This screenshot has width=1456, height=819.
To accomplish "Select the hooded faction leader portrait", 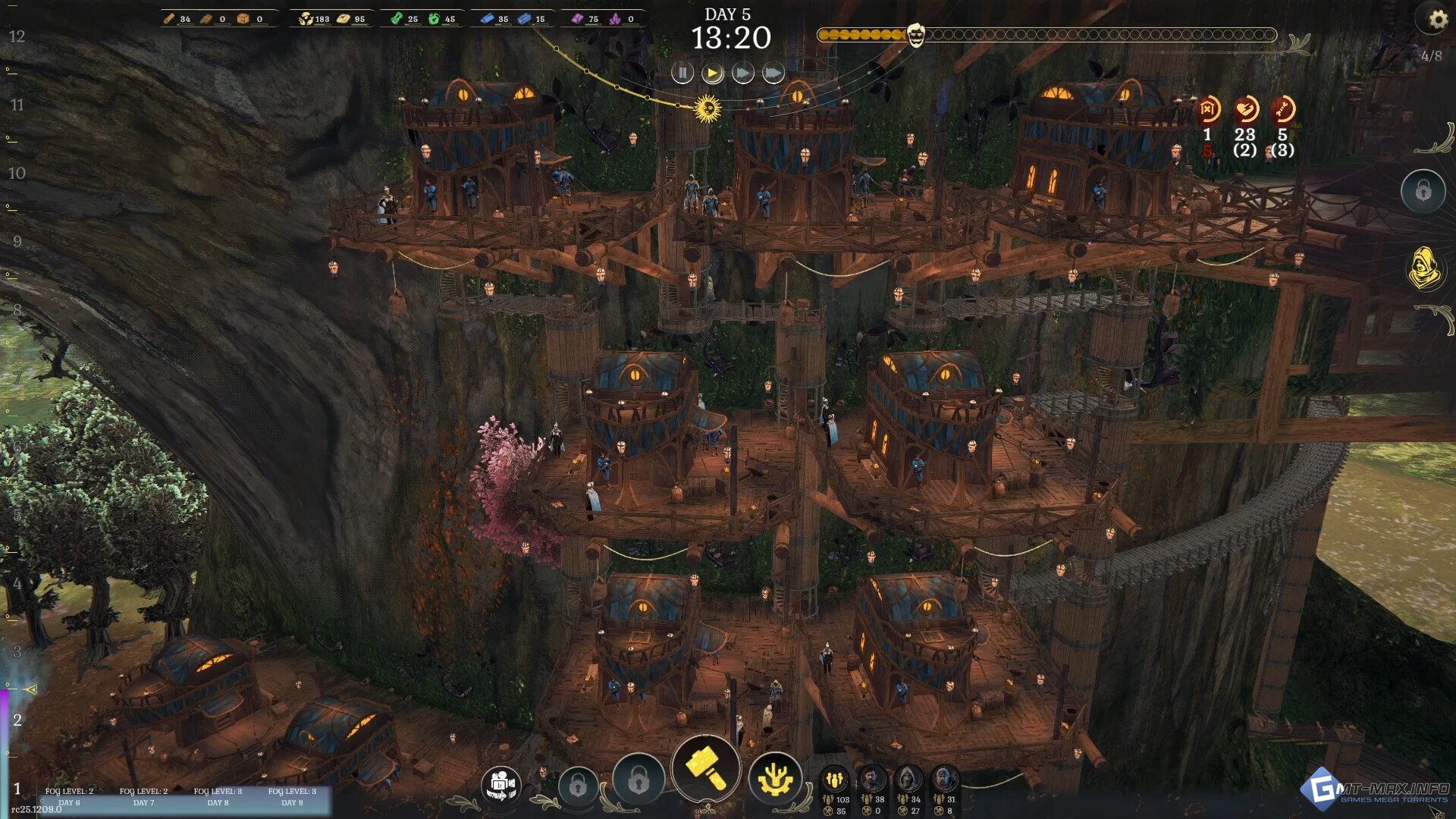I will tap(908, 779).
